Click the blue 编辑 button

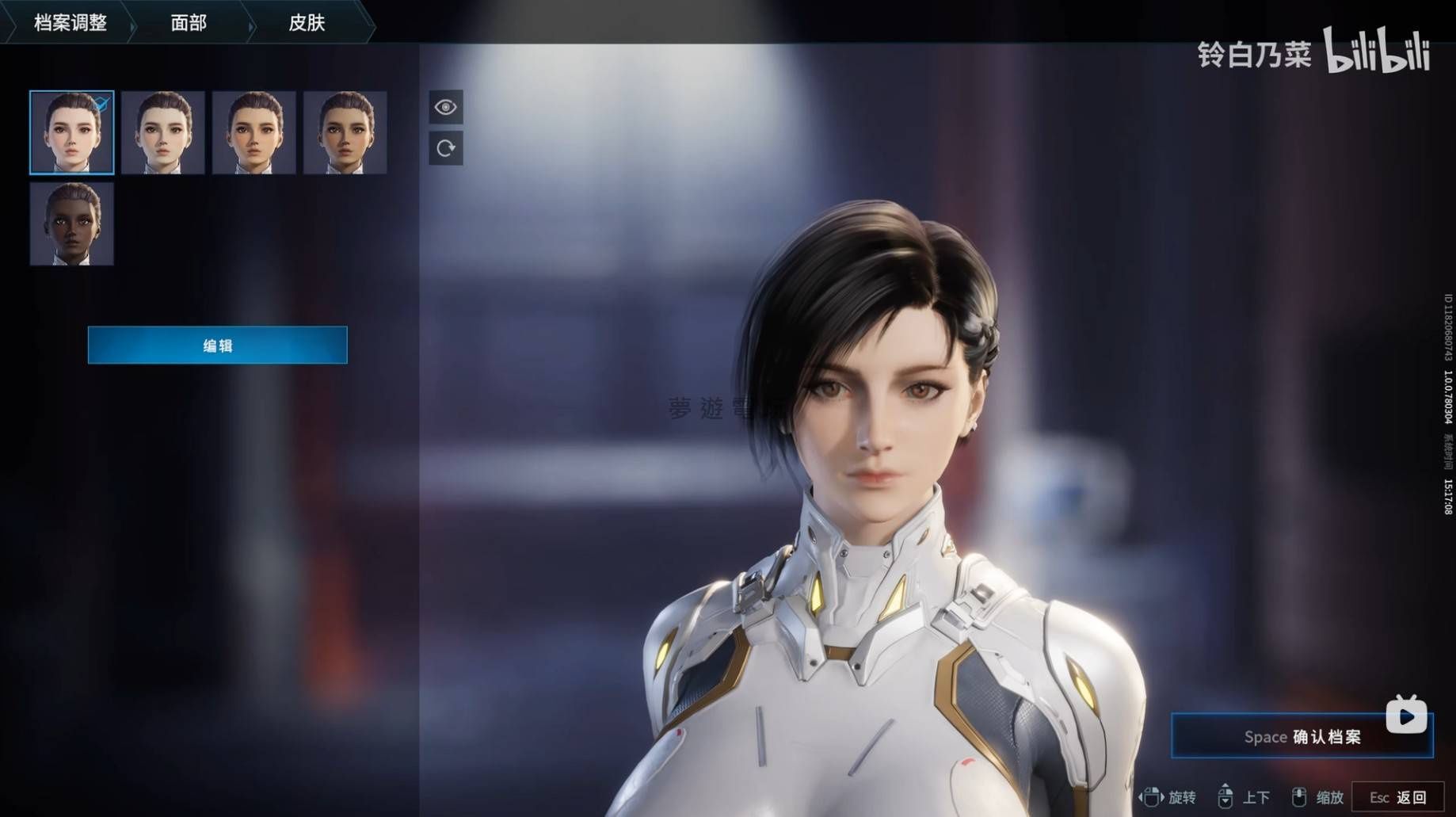click(217, 346)
